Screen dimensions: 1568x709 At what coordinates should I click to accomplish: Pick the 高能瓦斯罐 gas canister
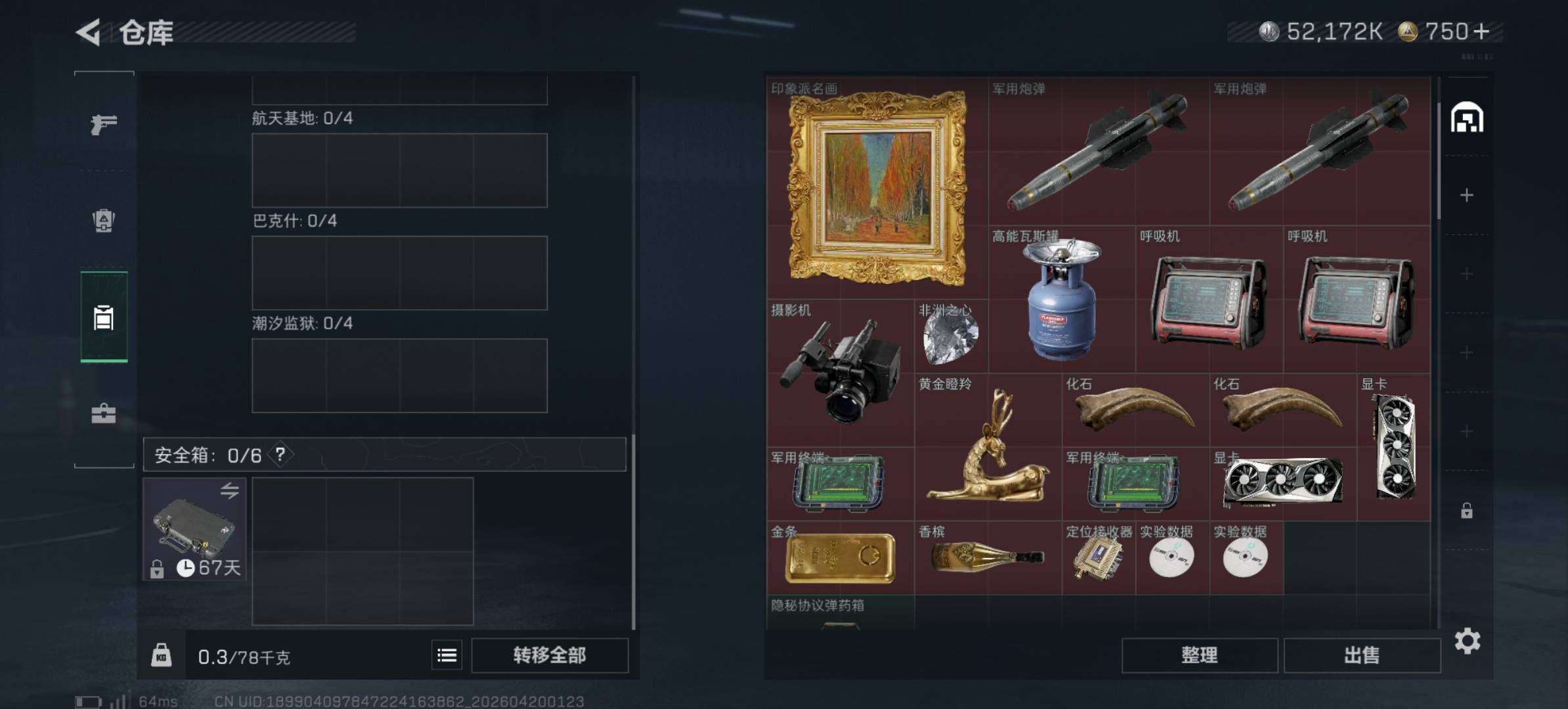[x=1062, y=299]
